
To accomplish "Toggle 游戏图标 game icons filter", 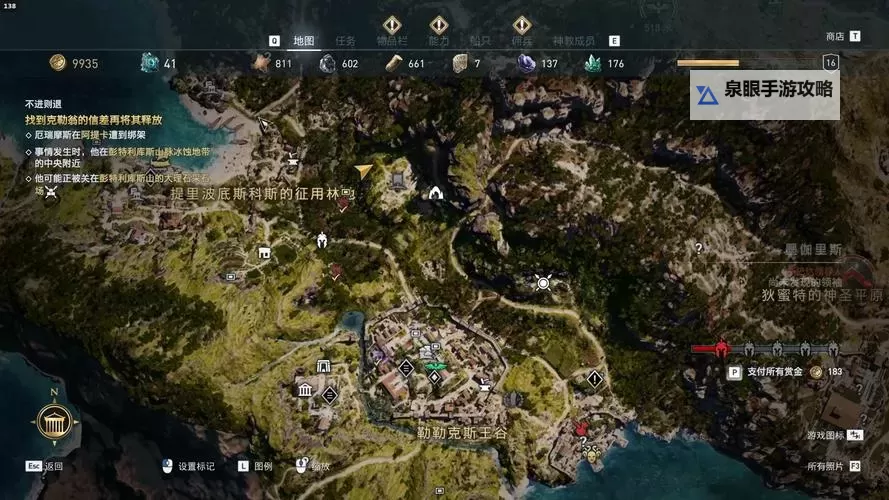I will 825,436.
